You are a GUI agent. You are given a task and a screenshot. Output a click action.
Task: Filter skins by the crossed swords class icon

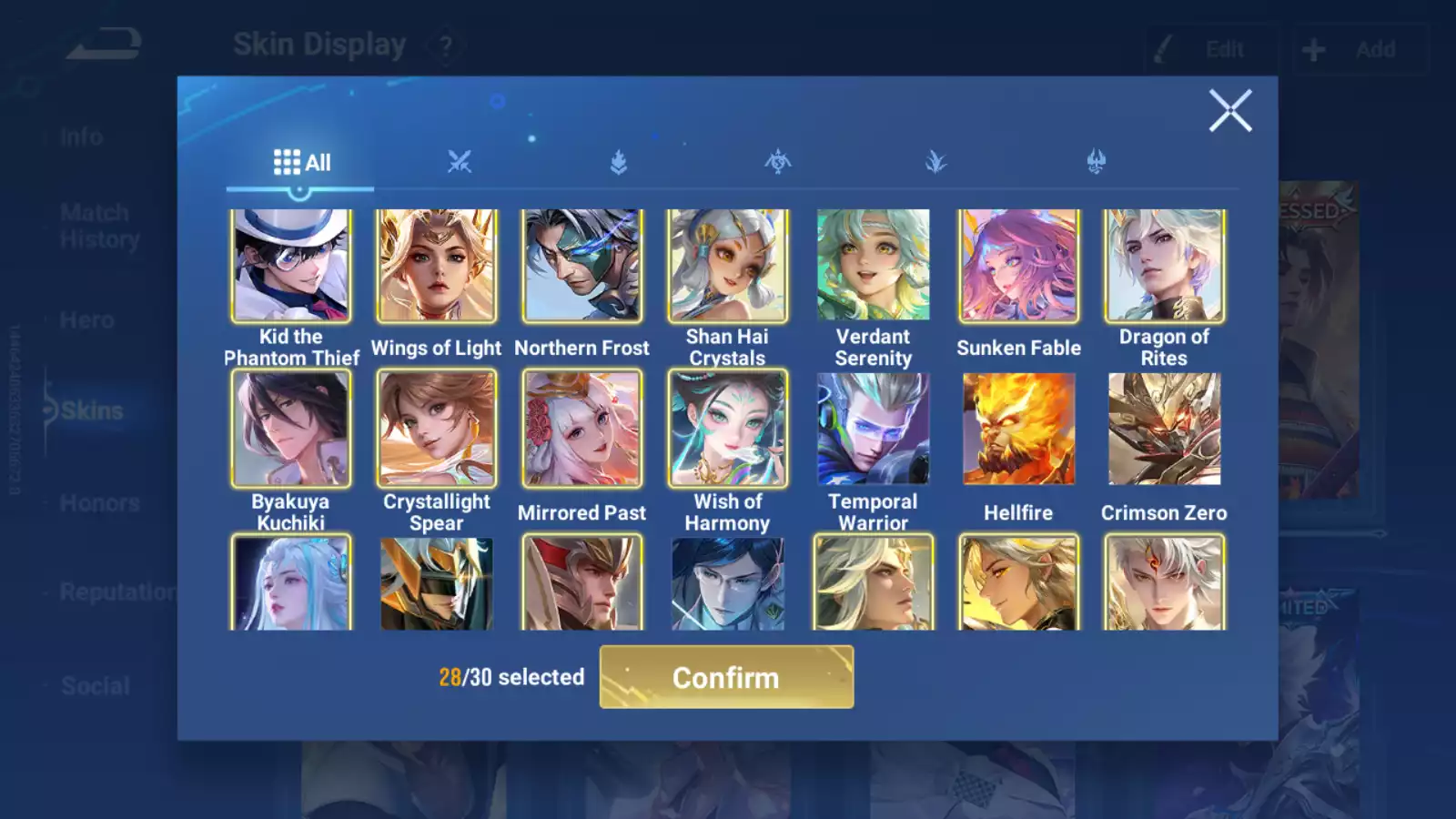click(460, 162)
